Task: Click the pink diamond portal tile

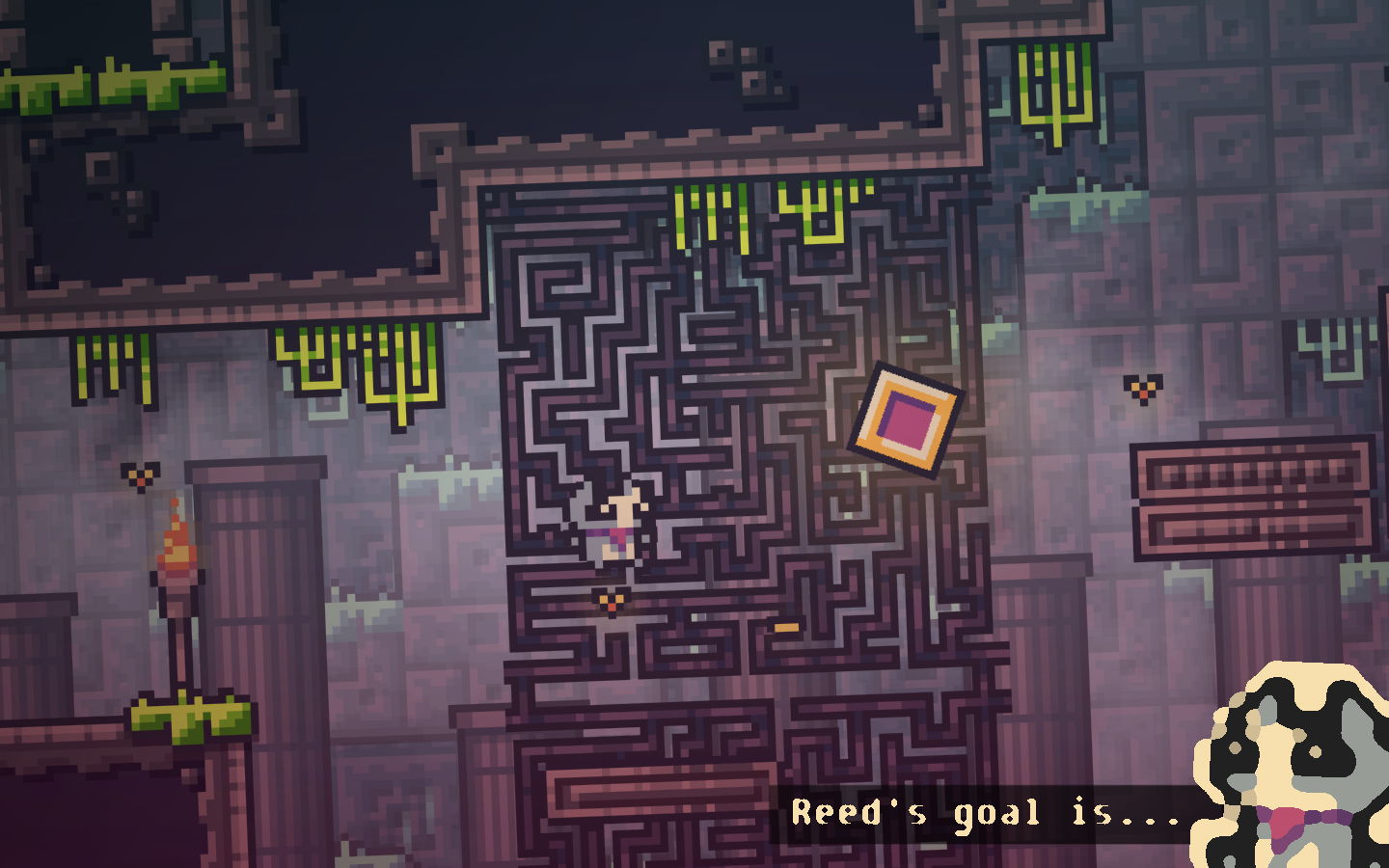Action: tap(907, 421)
